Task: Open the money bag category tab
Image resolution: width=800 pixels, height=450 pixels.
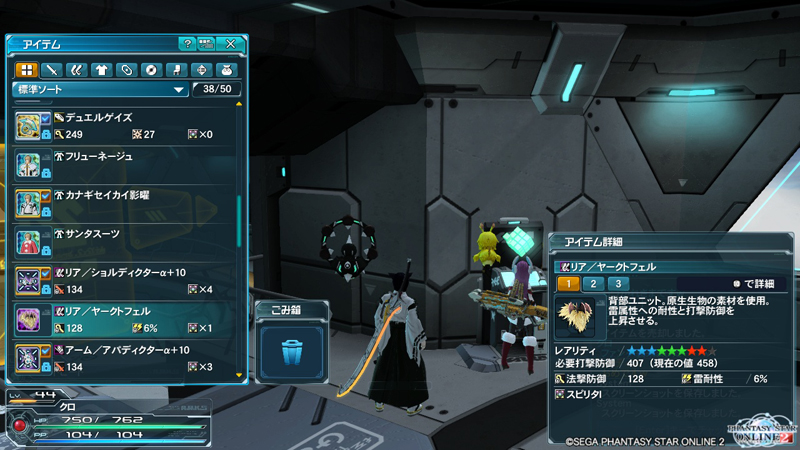Action: click(x=226, y=70)
